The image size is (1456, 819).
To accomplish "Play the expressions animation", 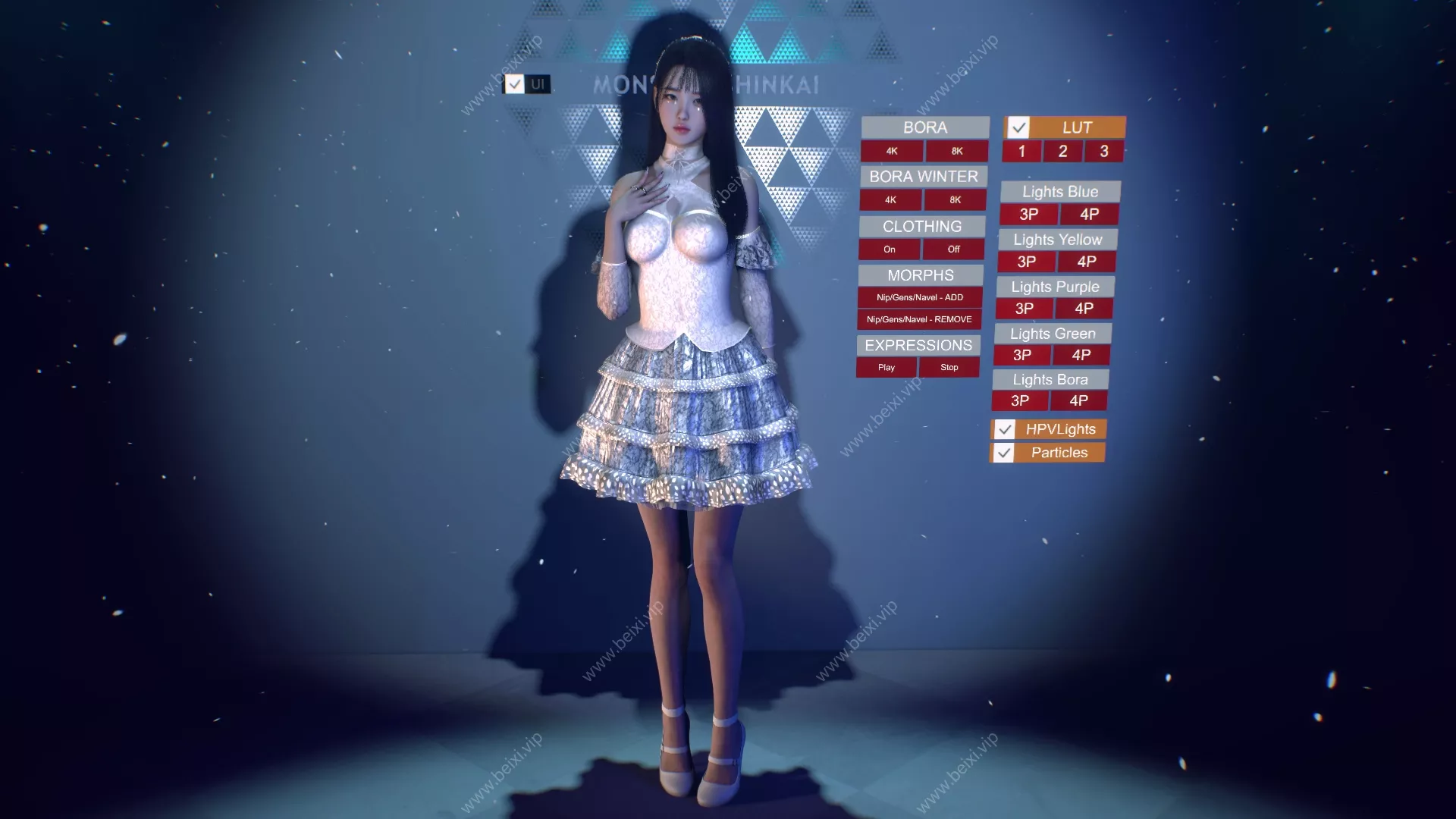I will click(x=886, y=367).
